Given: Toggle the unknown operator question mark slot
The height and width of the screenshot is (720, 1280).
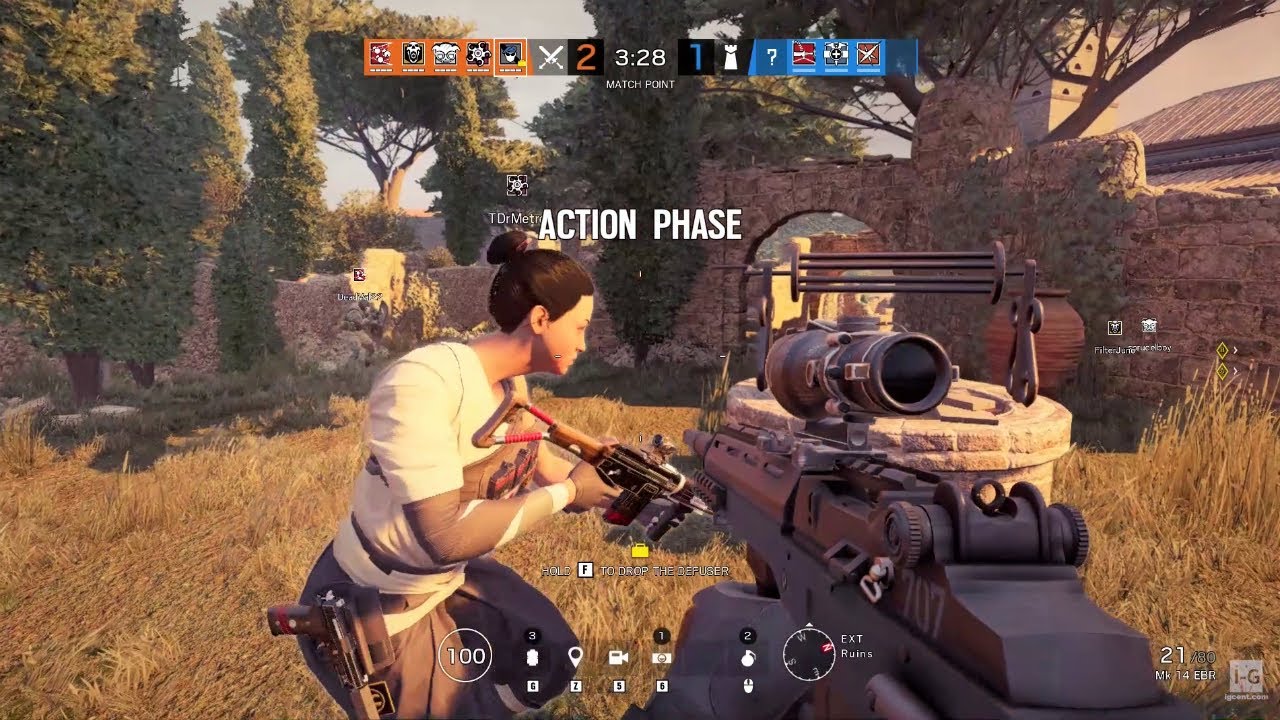Looking at the screenshot, I should [771, 57].
